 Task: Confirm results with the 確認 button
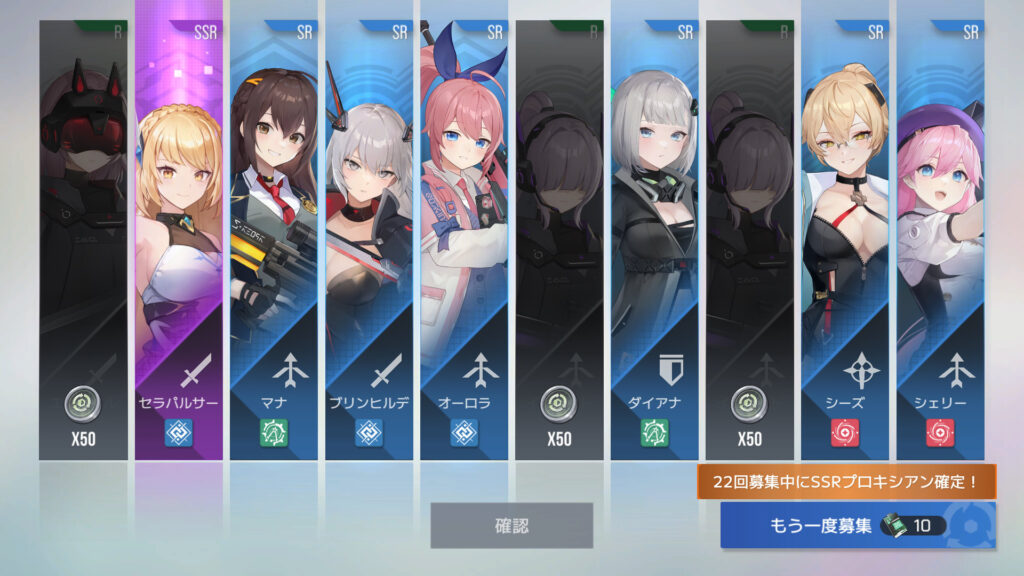(x=511, y=525)
